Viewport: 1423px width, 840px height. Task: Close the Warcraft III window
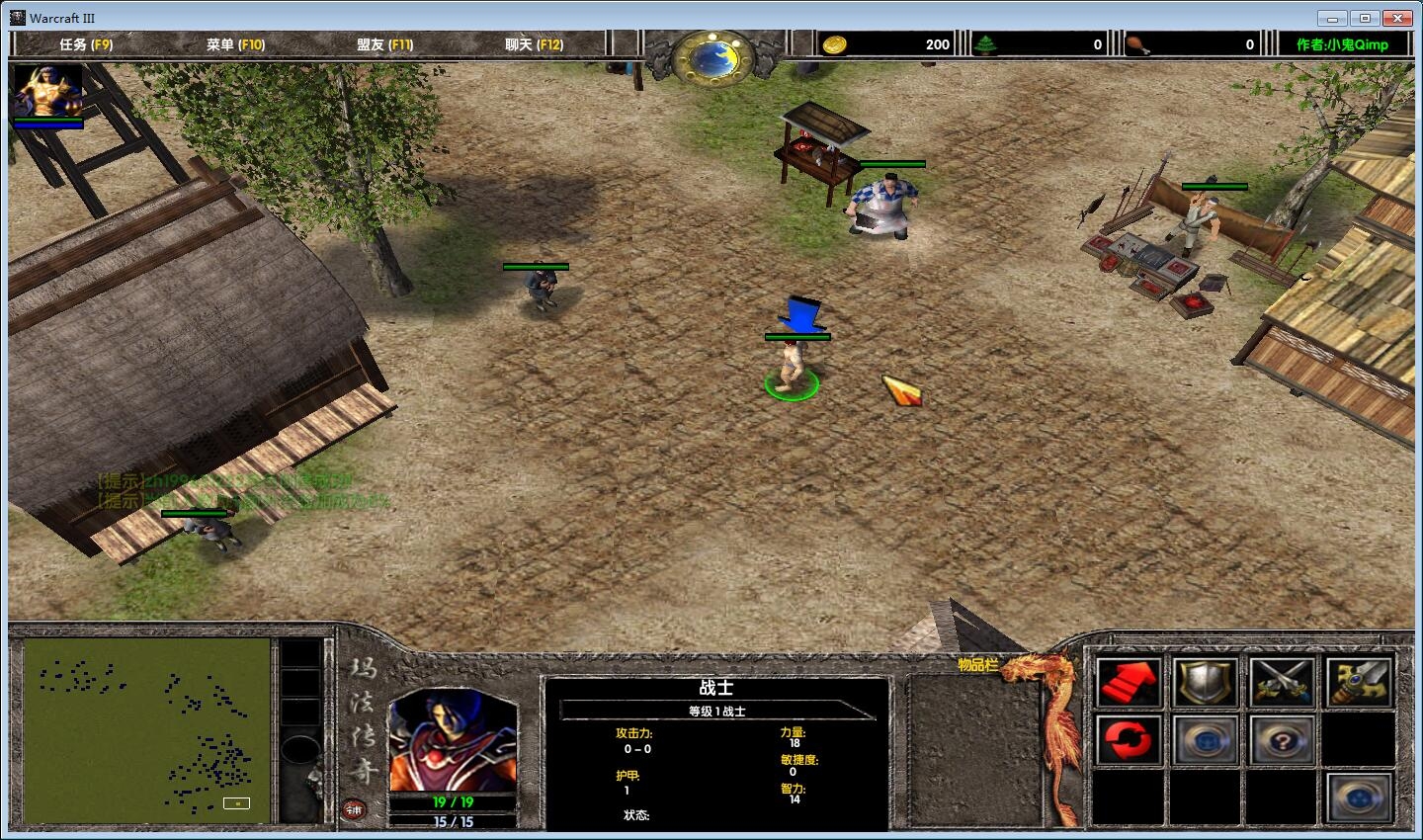pos(1397,18)
